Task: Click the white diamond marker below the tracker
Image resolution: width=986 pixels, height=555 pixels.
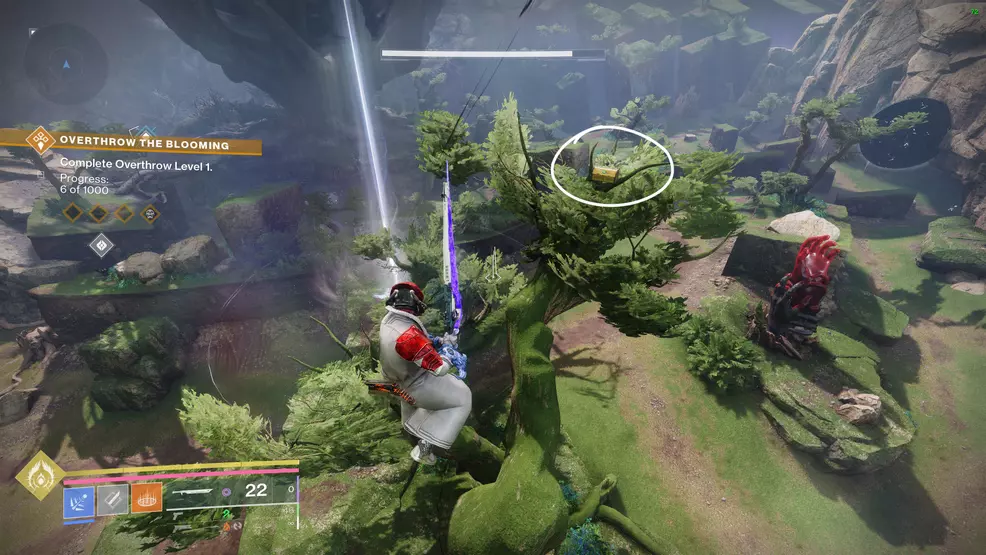Action: [x=101, y=245]
